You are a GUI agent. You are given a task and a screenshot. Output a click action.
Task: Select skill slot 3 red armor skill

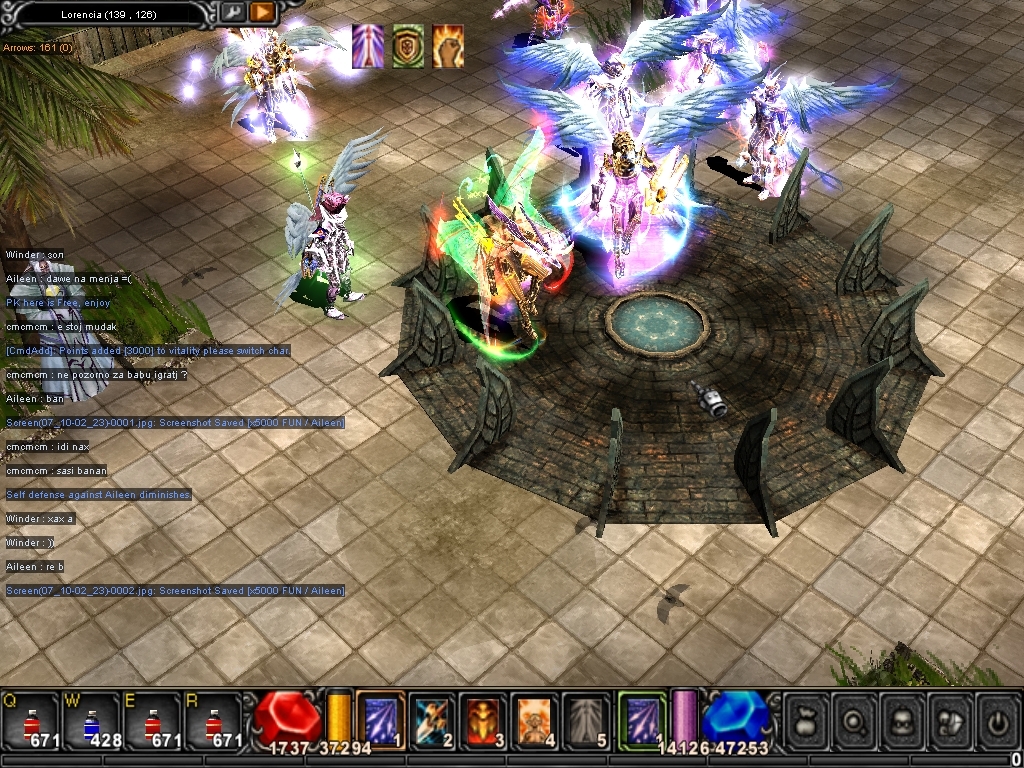(484, 719)
